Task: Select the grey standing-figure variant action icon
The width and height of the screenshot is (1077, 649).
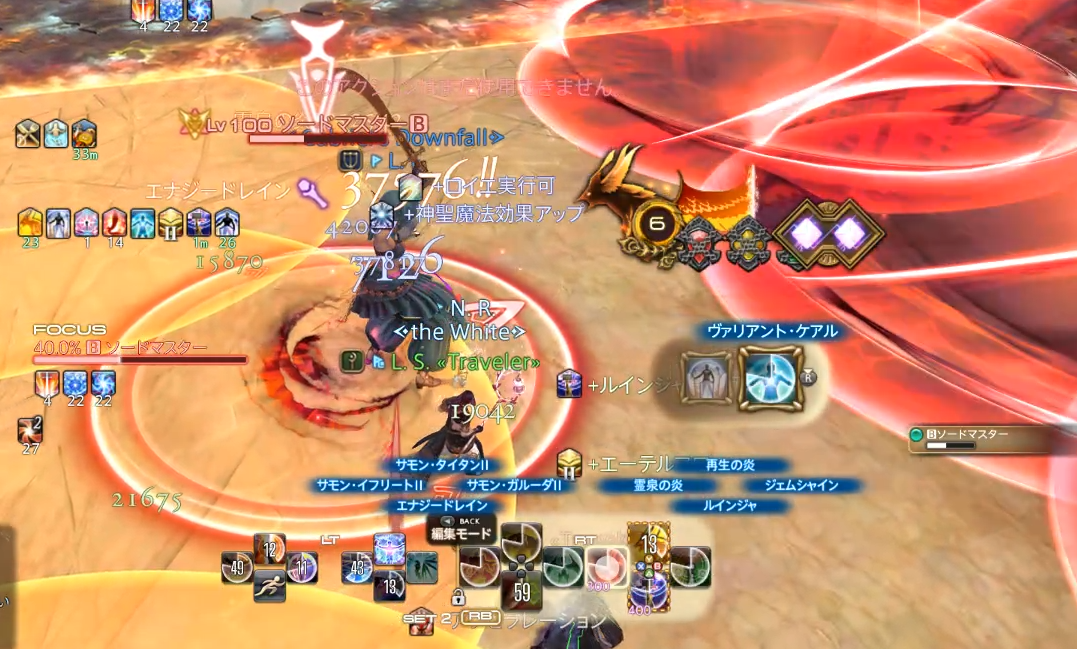Action: click(705, 378)
